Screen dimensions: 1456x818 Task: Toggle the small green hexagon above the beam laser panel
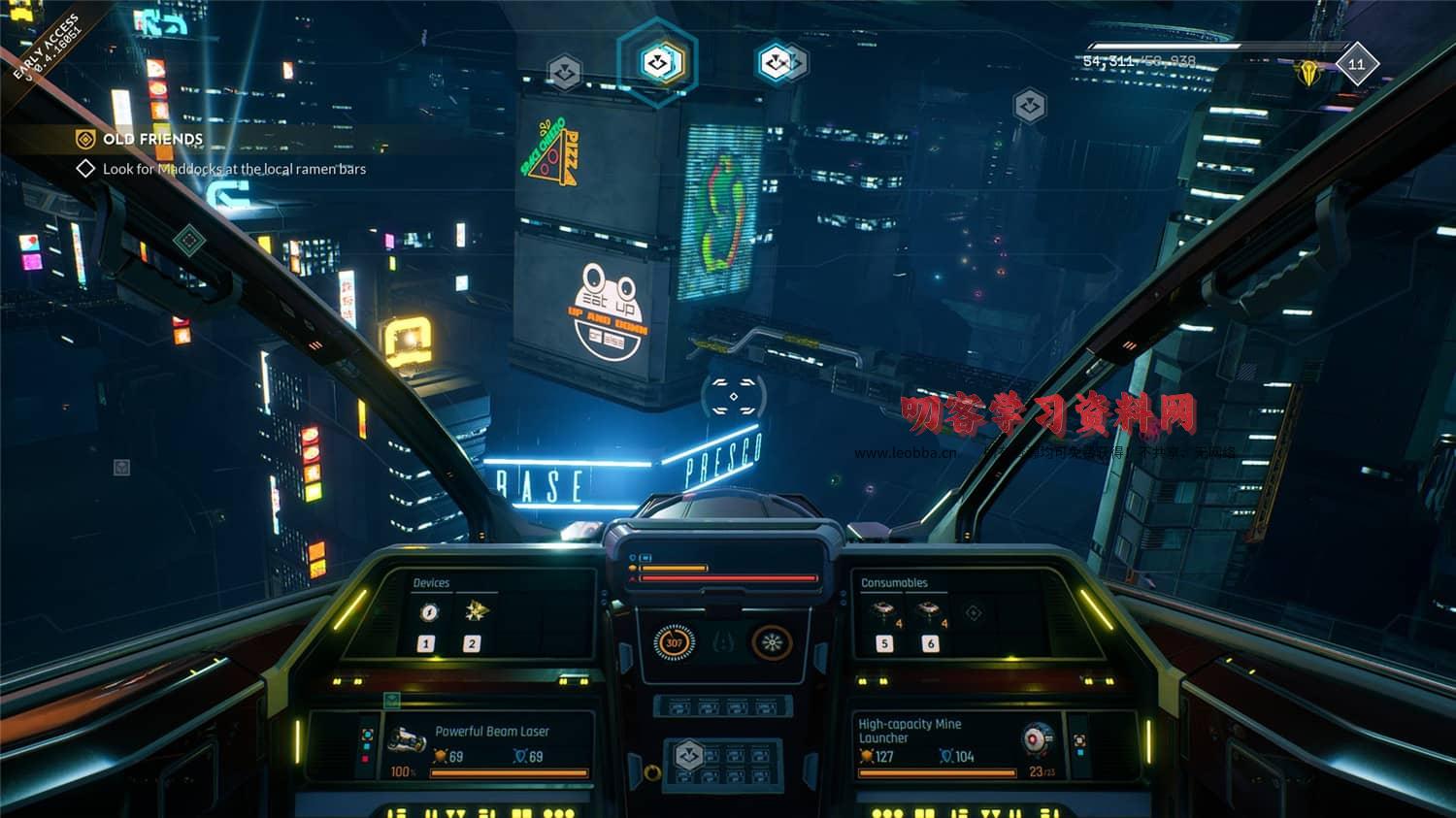(392, 698)
